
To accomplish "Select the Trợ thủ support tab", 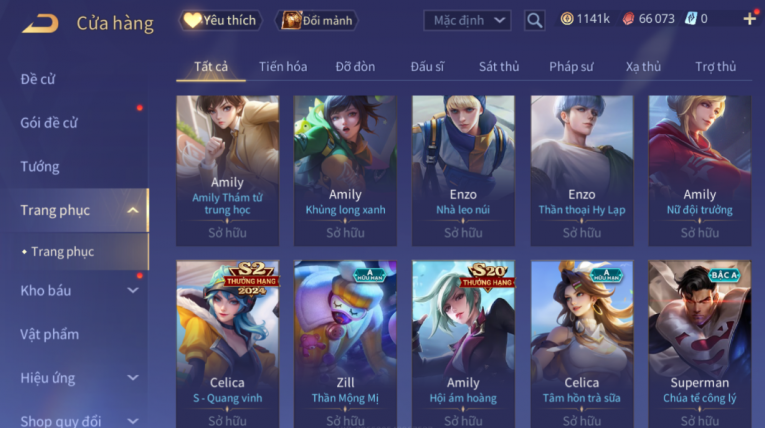I will coord(715,67).
